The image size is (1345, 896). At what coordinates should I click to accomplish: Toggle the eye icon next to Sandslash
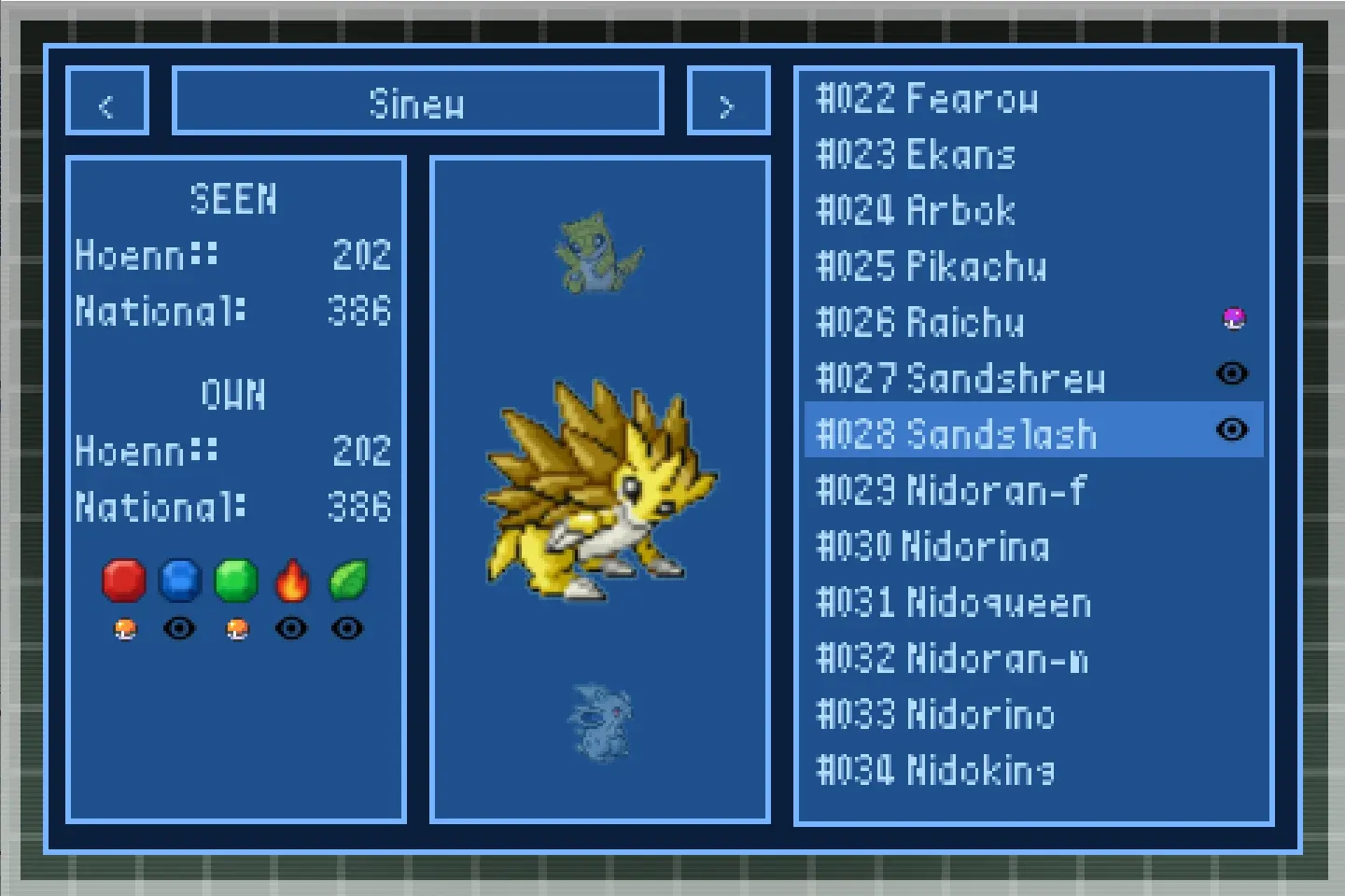1233,430
